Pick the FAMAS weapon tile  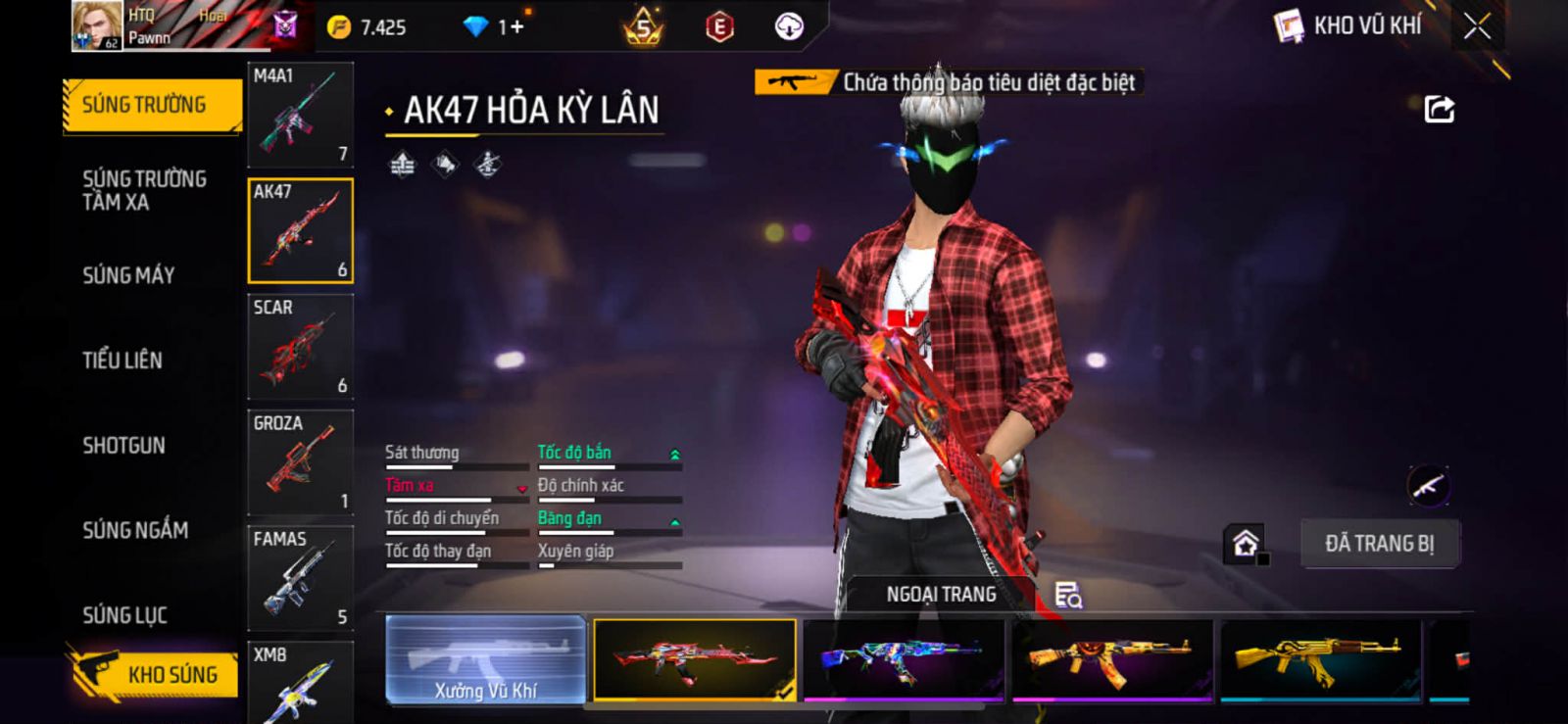[300, 578]
